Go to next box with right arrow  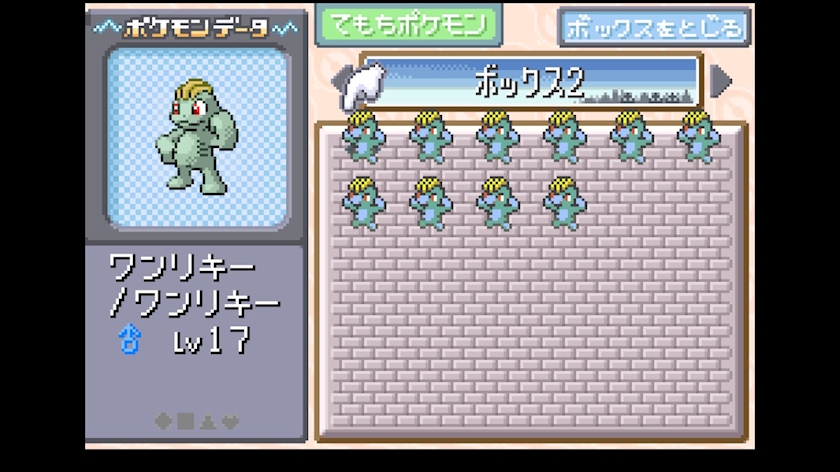click(x=722, y=81)
